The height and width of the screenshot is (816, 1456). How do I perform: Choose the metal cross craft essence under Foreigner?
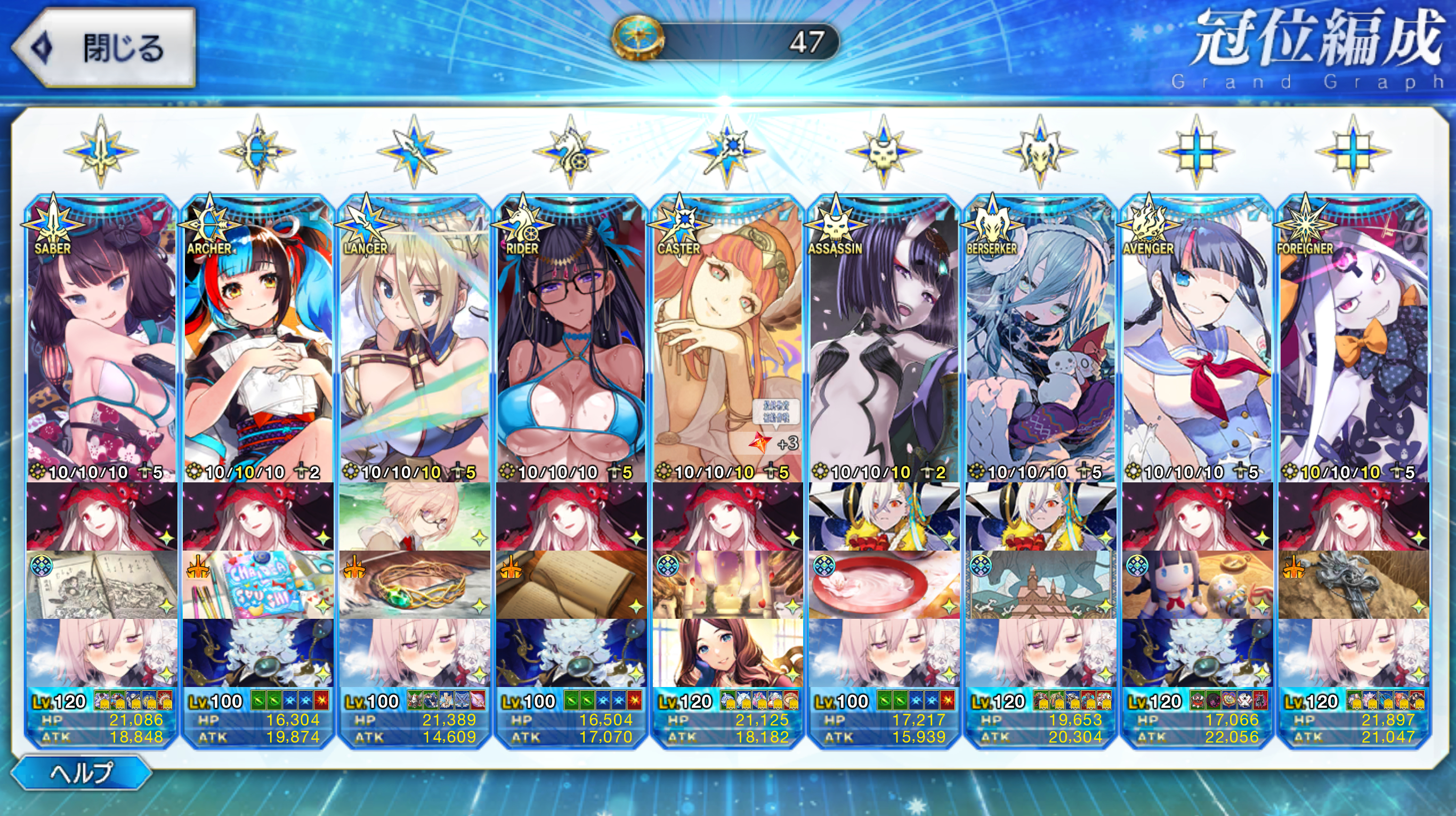[x=1354, y=585]
